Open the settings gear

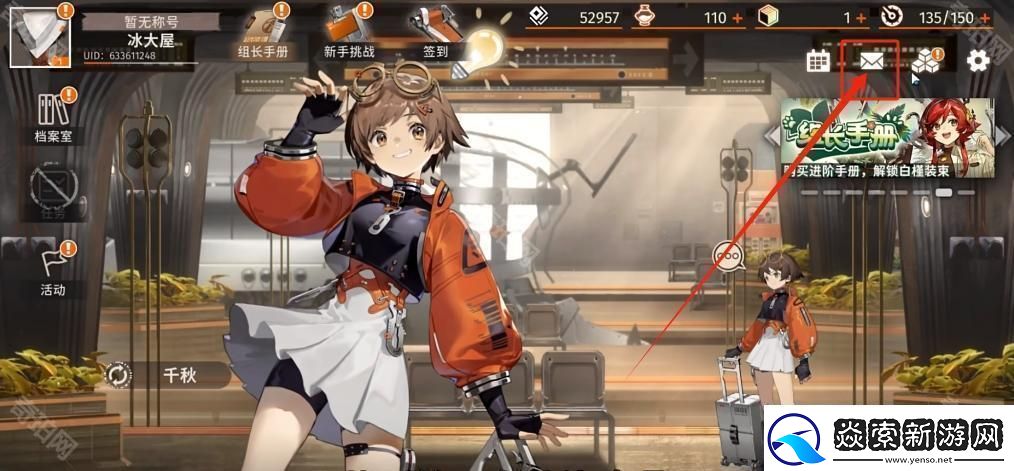(977, 61)
